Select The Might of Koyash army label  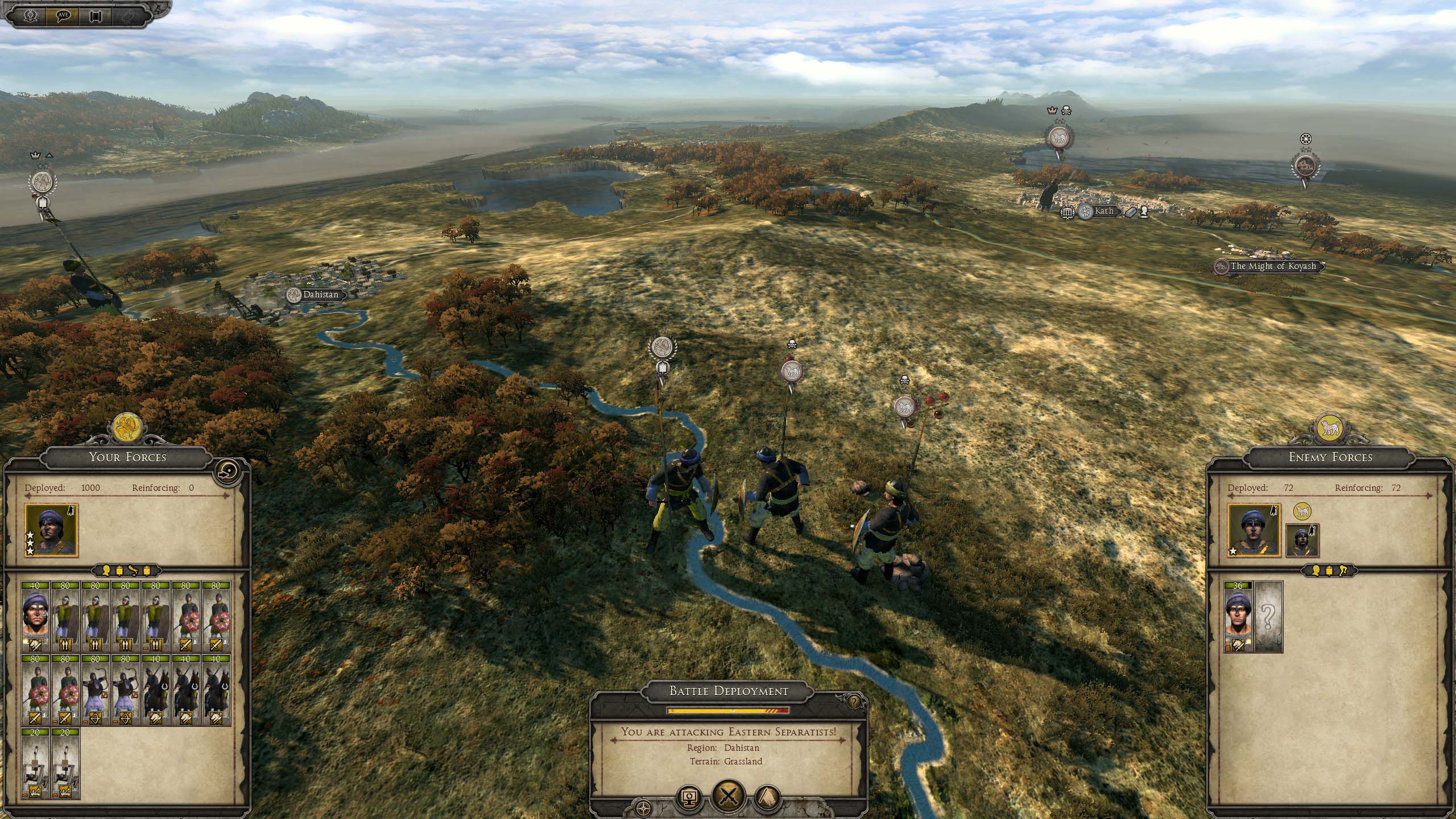coord(1272,266)
